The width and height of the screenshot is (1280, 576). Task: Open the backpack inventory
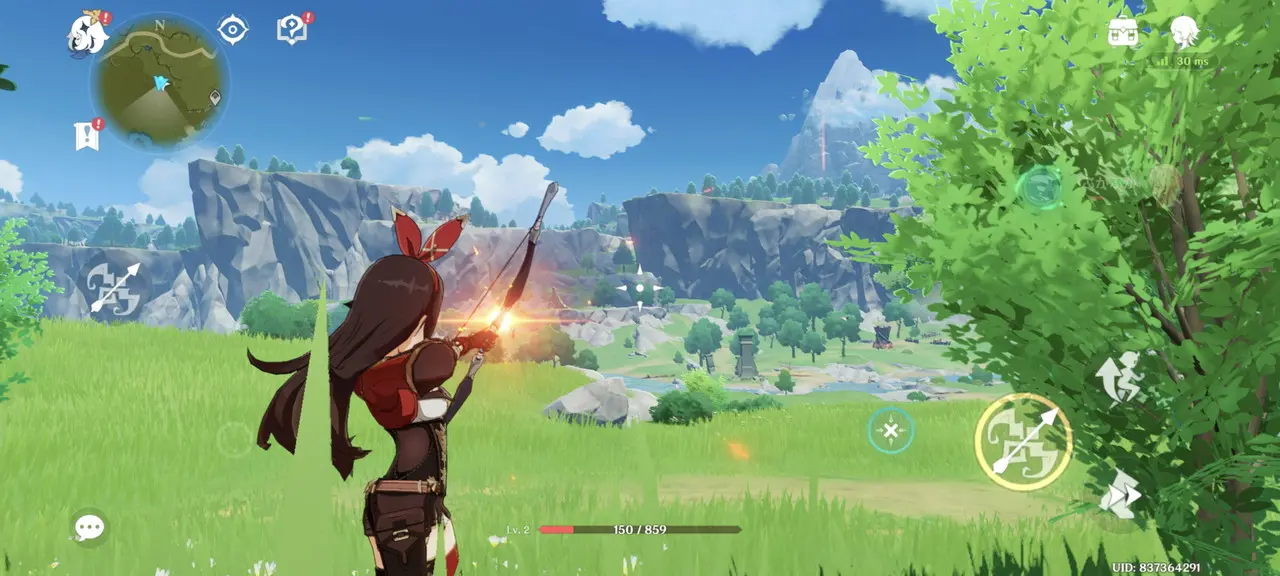coord(1123,33)
